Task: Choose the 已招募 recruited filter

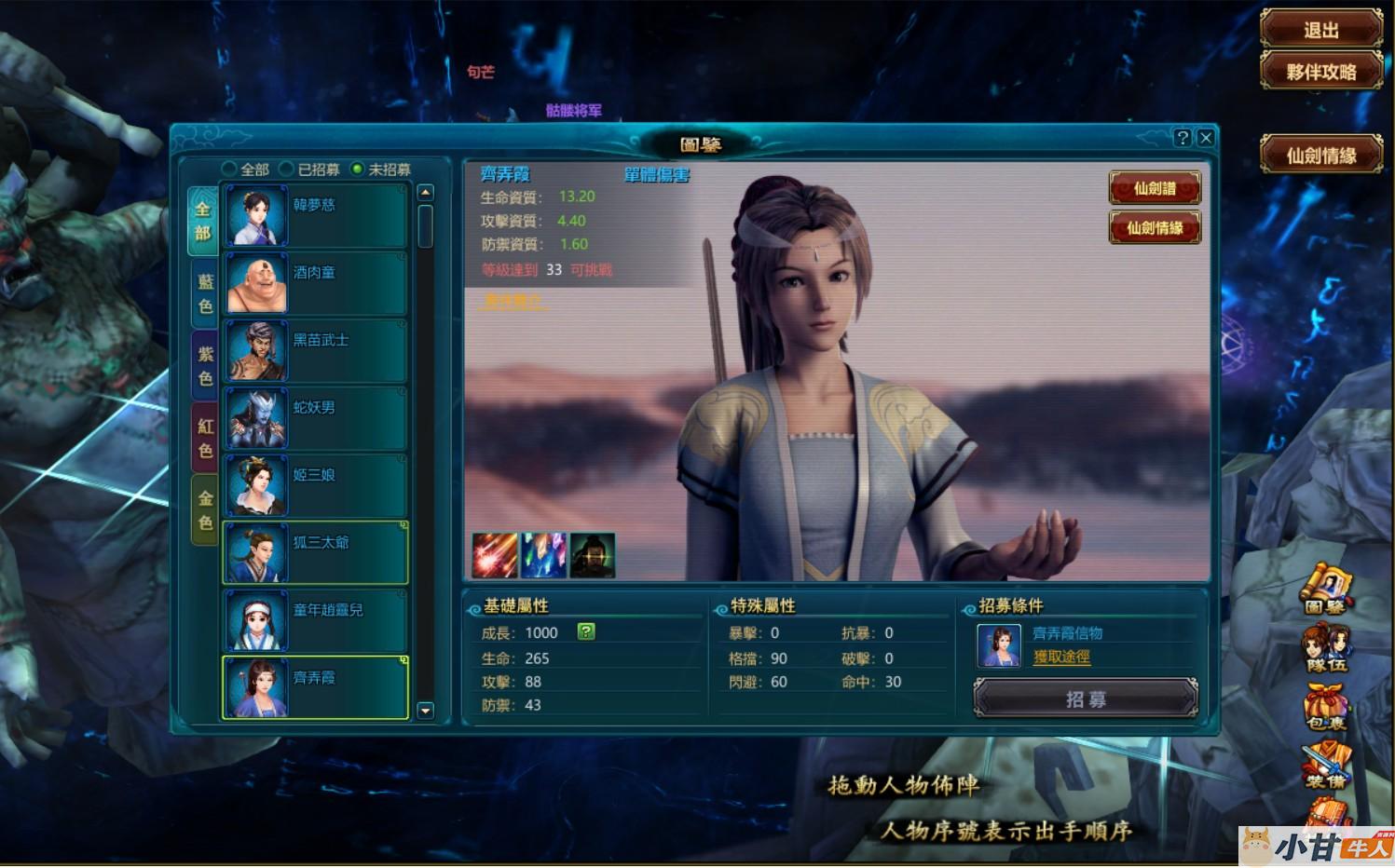Action: pyautogui.click(x=287, y=170)
